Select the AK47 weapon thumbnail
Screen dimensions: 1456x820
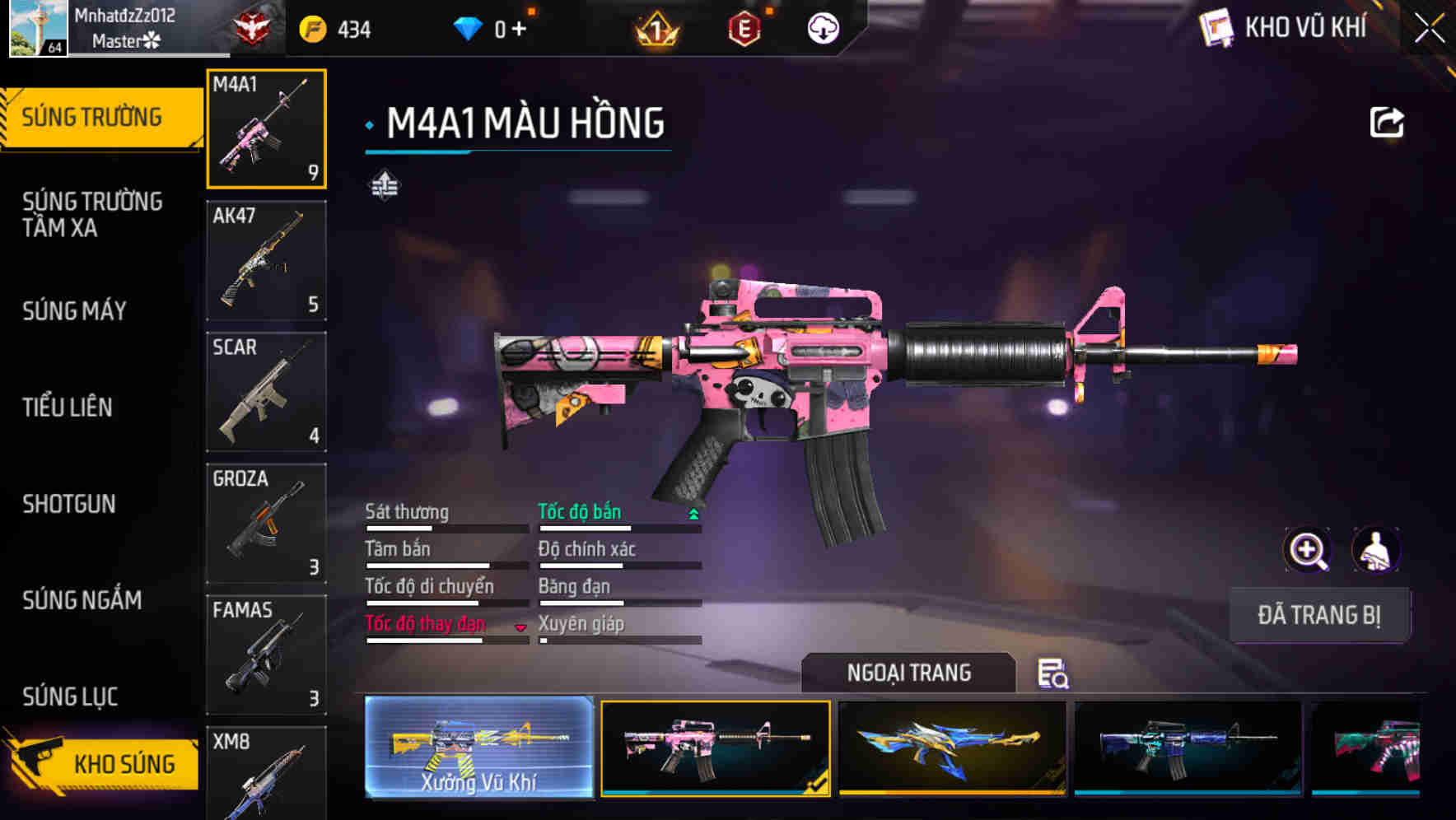(x=266, y=259)
